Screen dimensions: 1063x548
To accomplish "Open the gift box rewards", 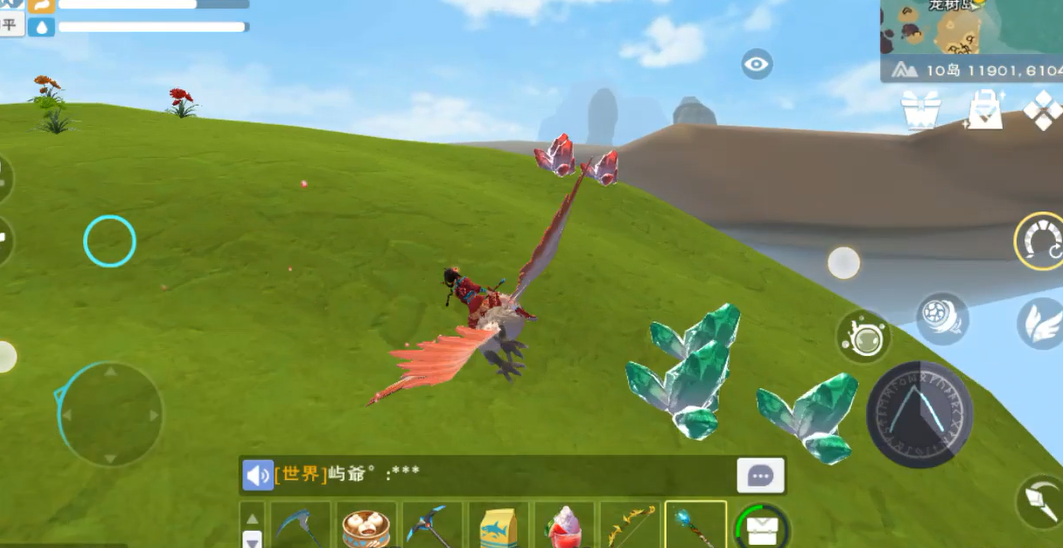I will (920, 110).
